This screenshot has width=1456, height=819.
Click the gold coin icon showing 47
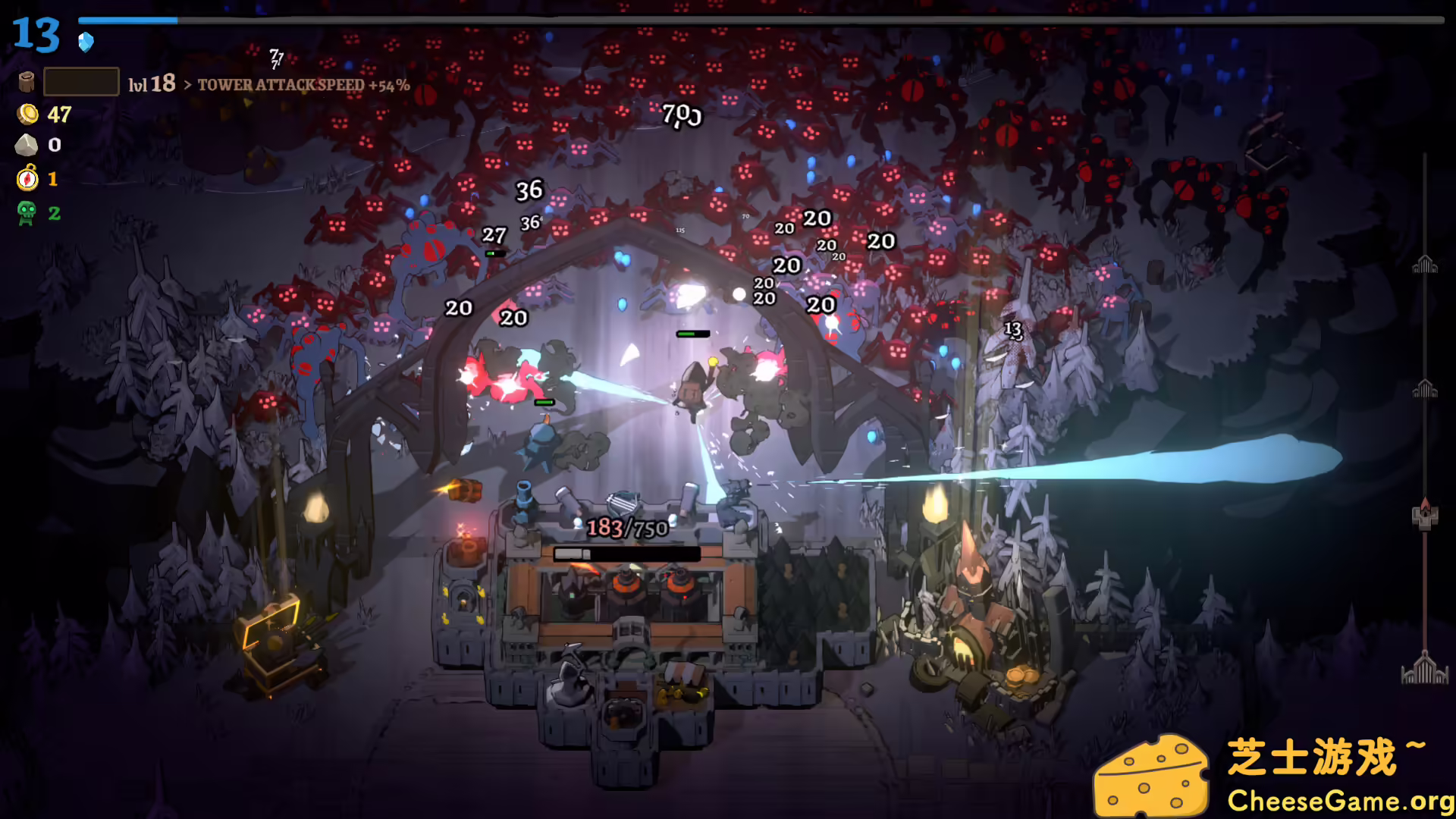[x=26, y=115]
